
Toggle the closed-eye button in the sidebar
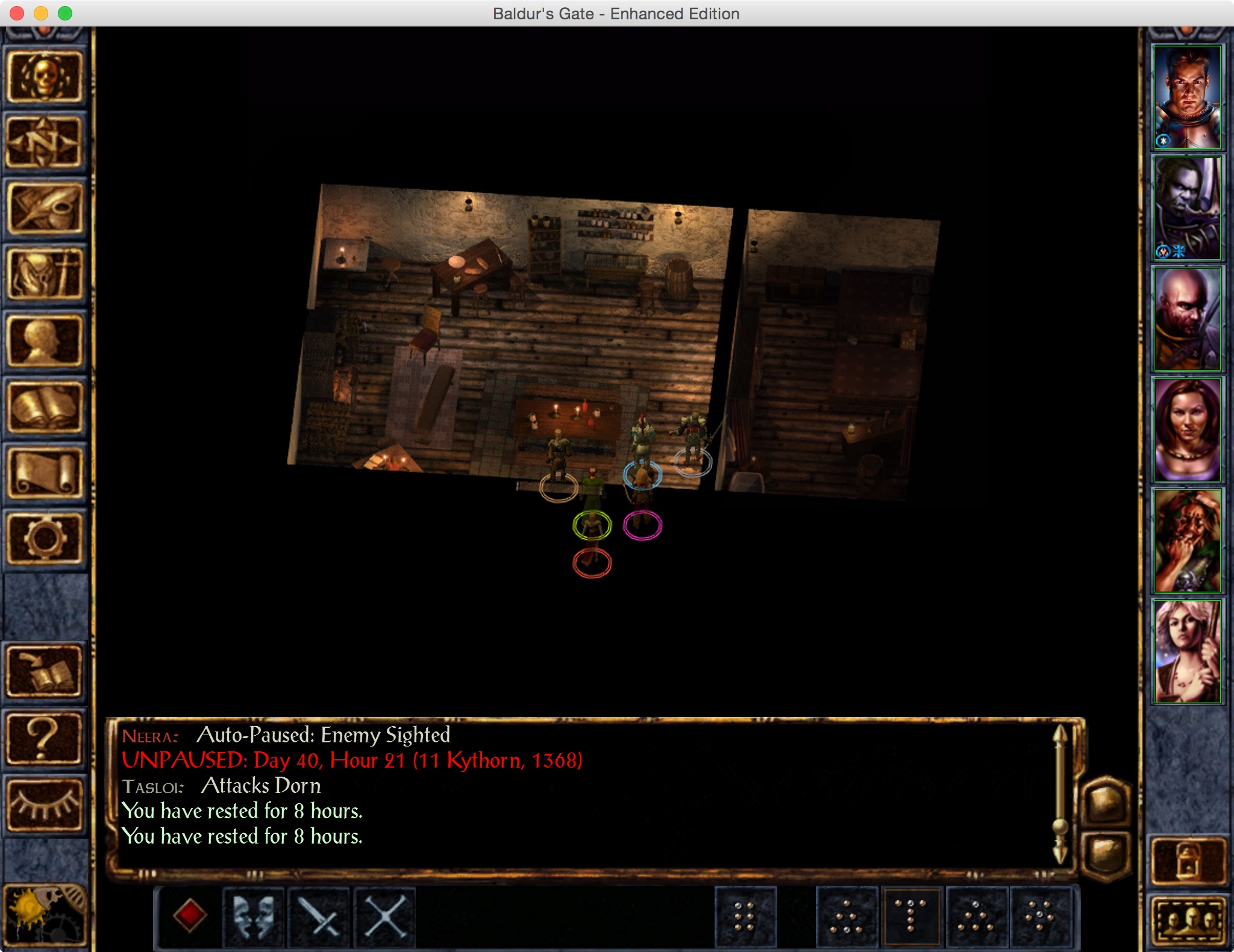45,804
